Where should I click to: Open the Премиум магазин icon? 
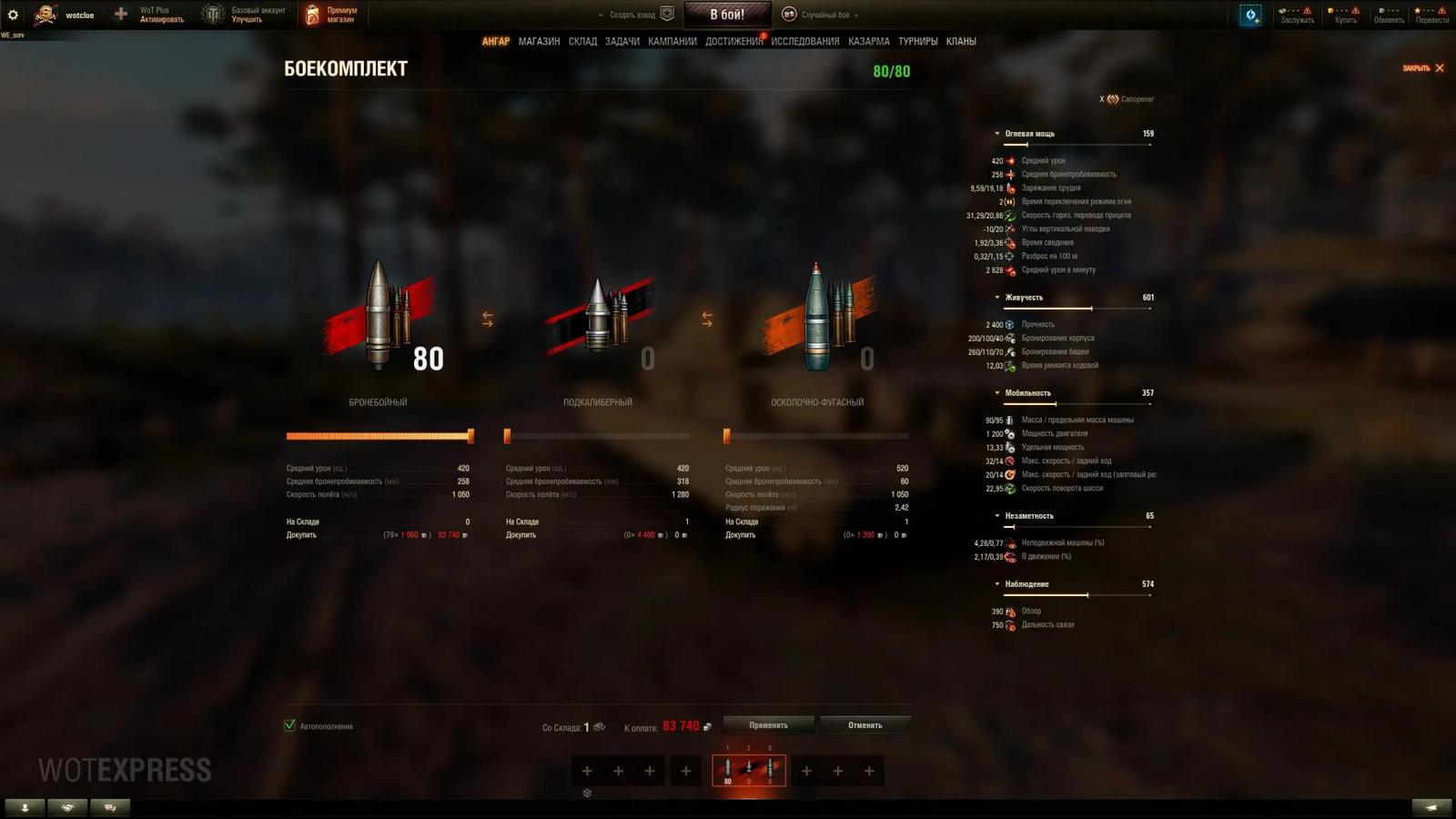tap(313, 13)
